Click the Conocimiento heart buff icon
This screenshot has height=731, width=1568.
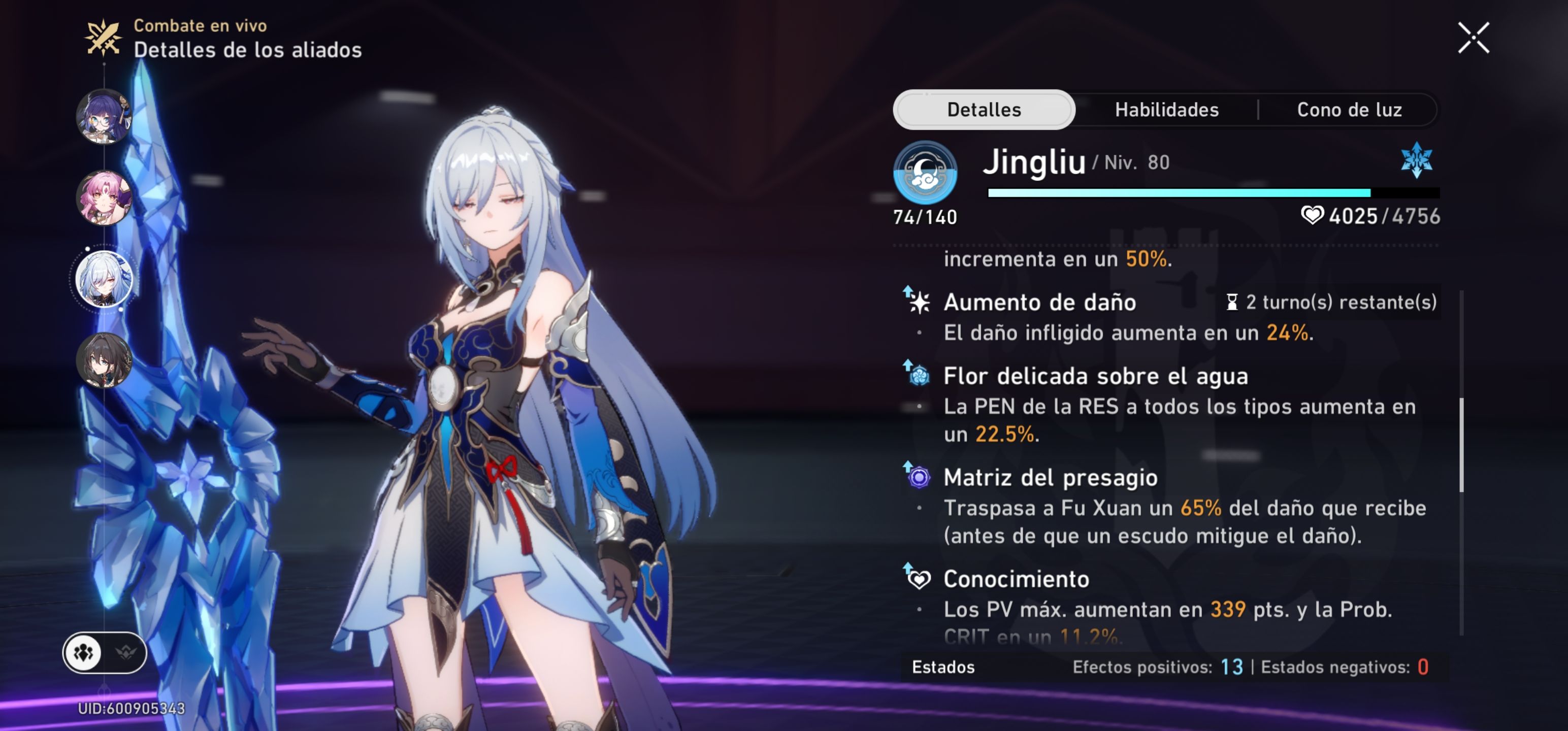click(921, 578)
